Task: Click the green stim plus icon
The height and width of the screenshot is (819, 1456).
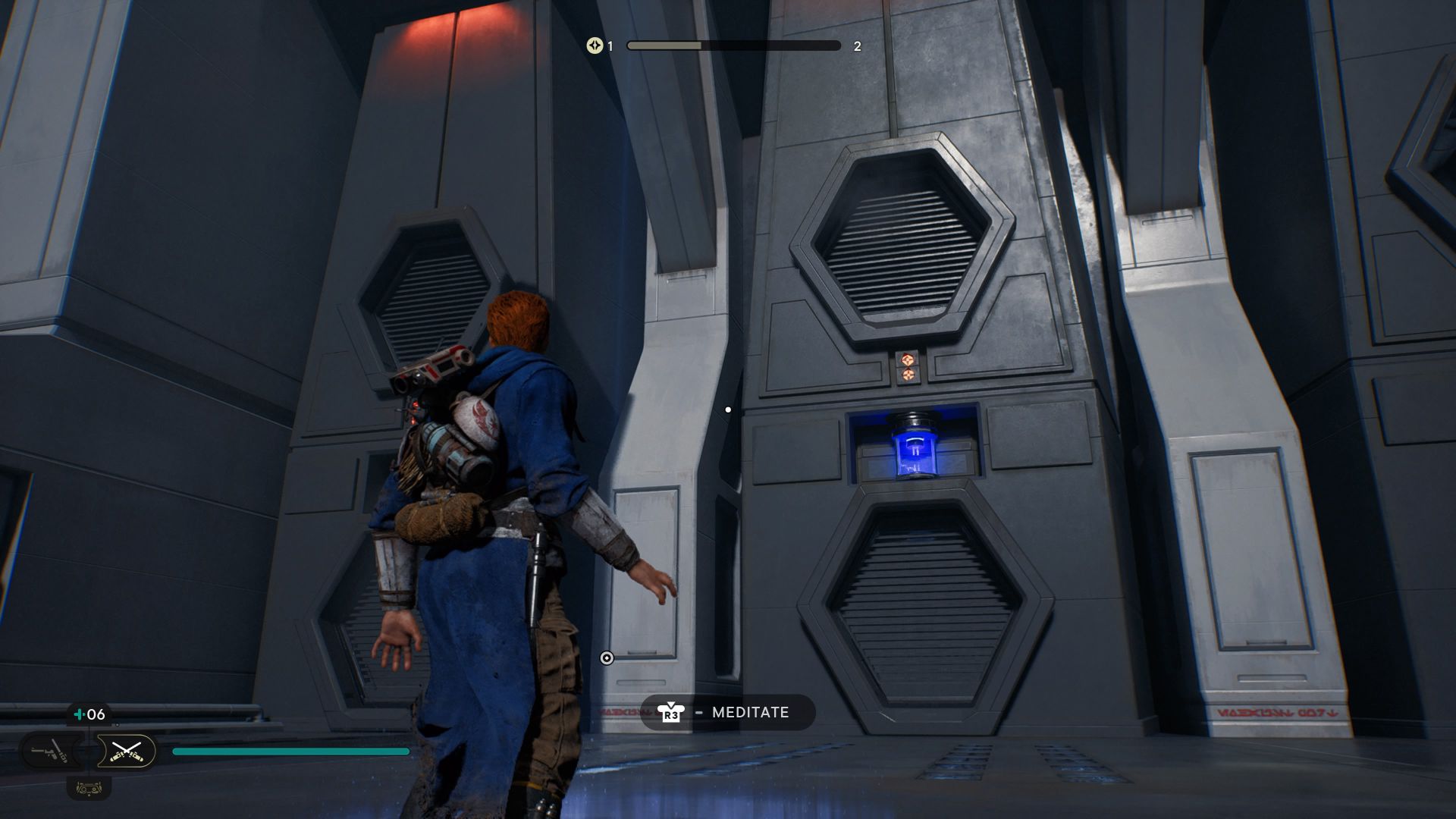Action: coord(78,714)
